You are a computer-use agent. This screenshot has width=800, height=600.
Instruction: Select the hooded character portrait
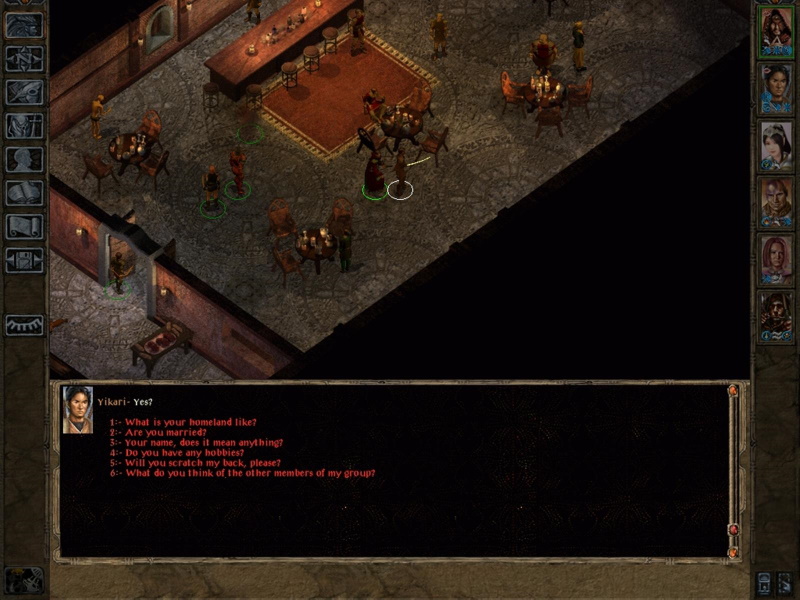pos(775,317)
